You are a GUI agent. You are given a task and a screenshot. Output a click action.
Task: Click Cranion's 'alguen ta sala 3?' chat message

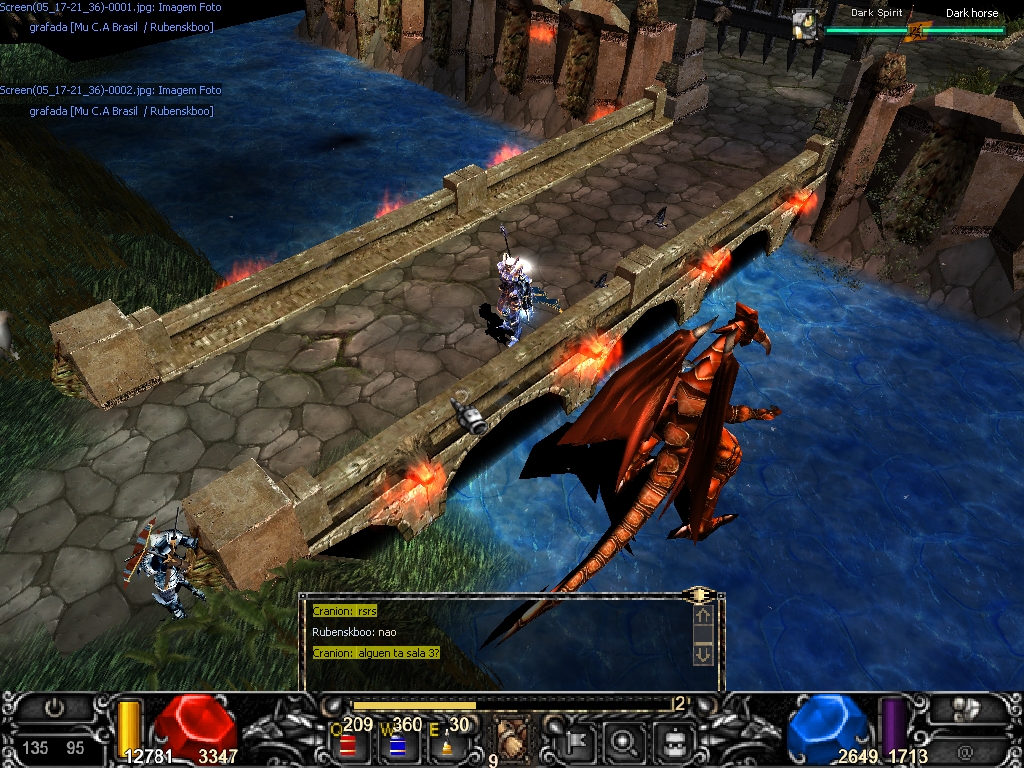tap(376, 653)
